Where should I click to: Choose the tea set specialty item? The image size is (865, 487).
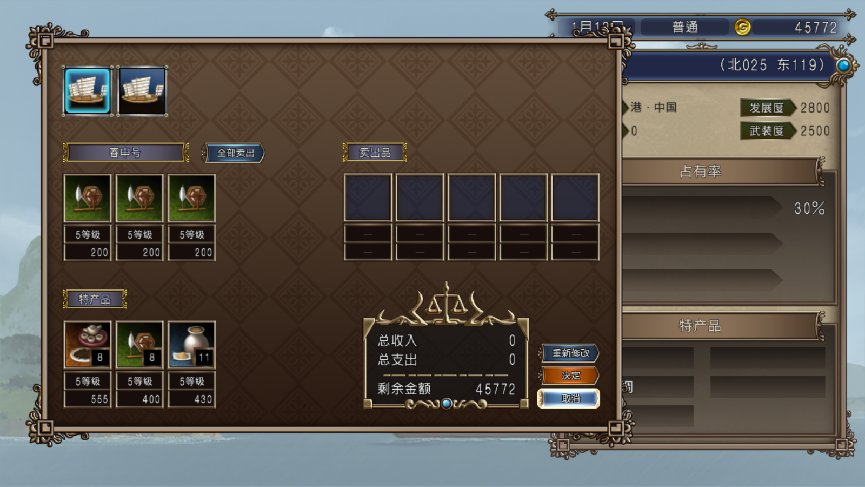tap(87, 345)
